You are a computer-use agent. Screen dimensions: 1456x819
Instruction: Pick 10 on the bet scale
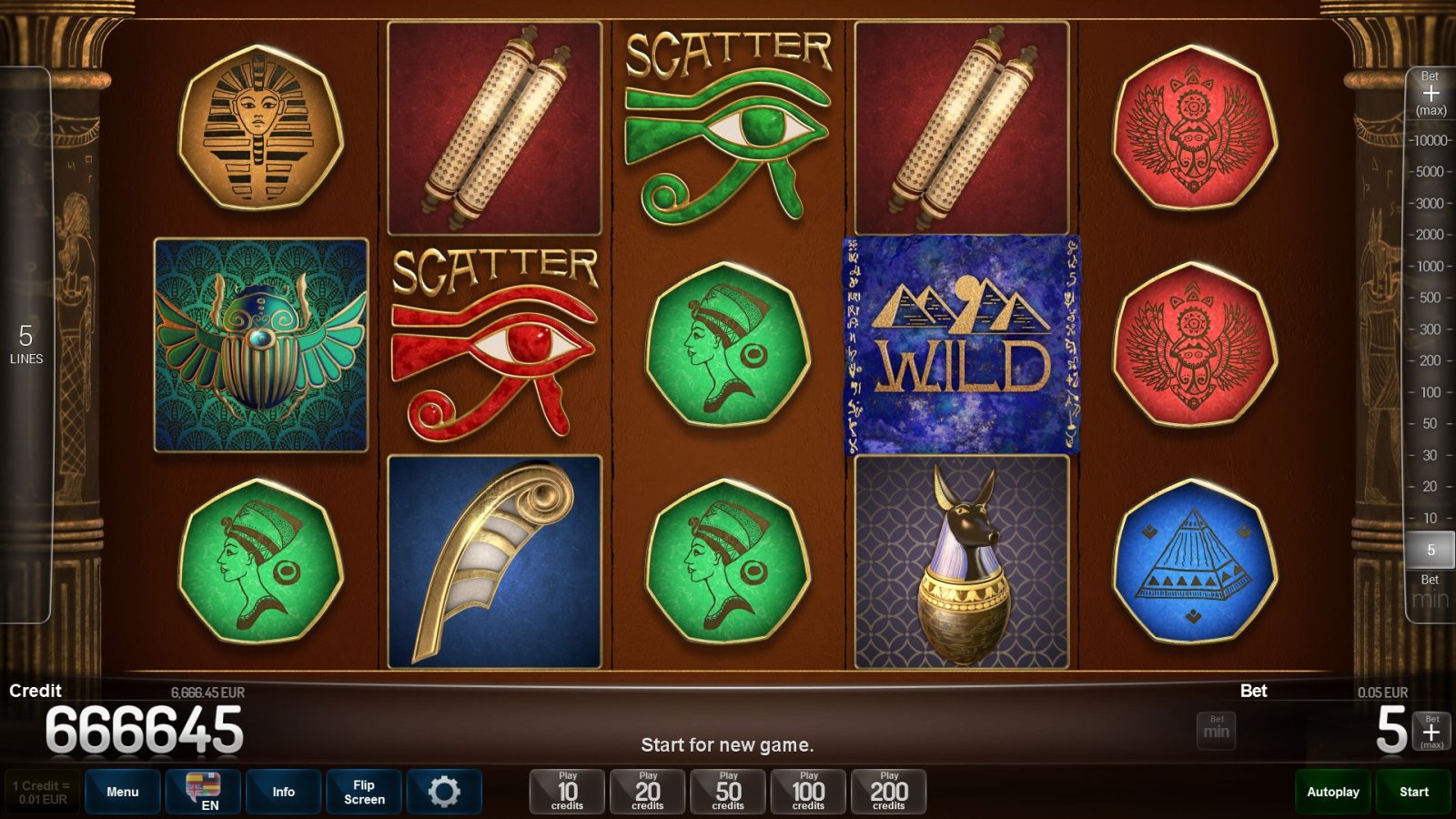point(1431,518)
